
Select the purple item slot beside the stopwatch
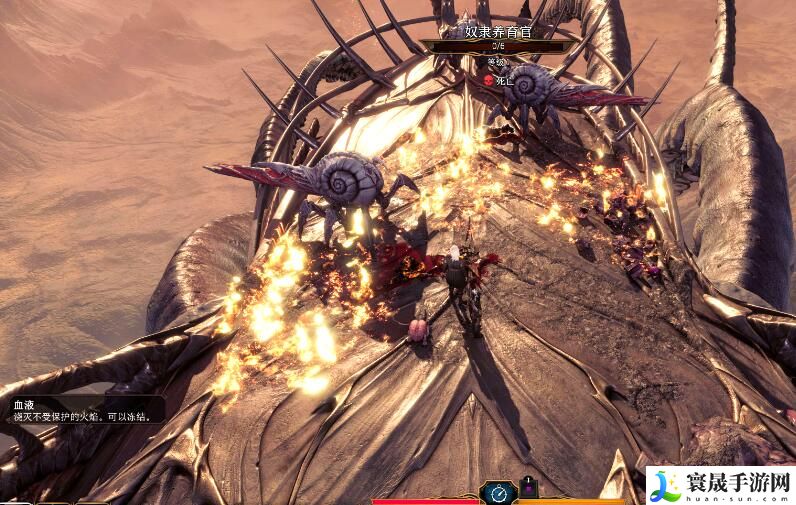tap(529, 489)
